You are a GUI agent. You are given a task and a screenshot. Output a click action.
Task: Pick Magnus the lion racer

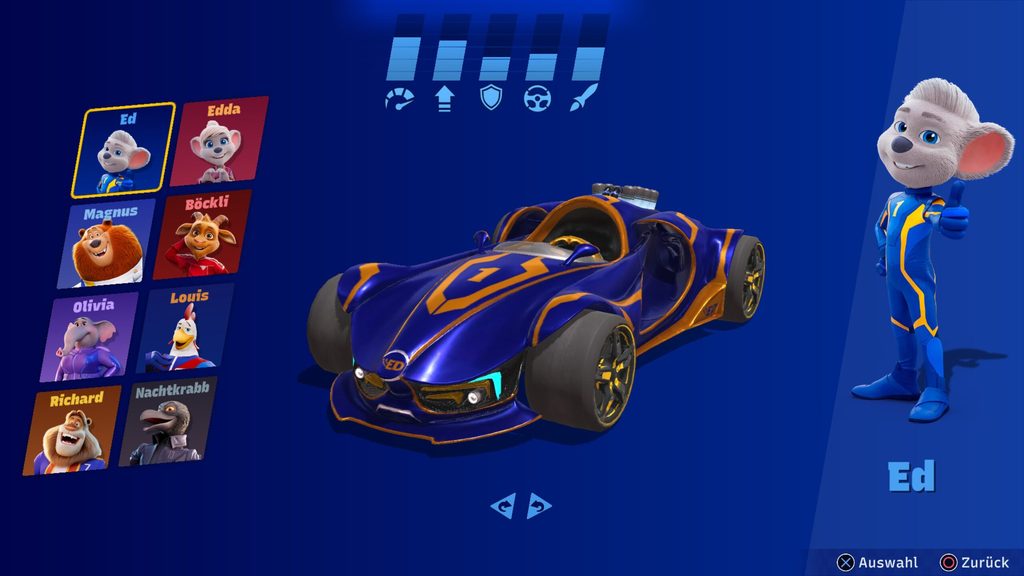click(x=112, y=243)
